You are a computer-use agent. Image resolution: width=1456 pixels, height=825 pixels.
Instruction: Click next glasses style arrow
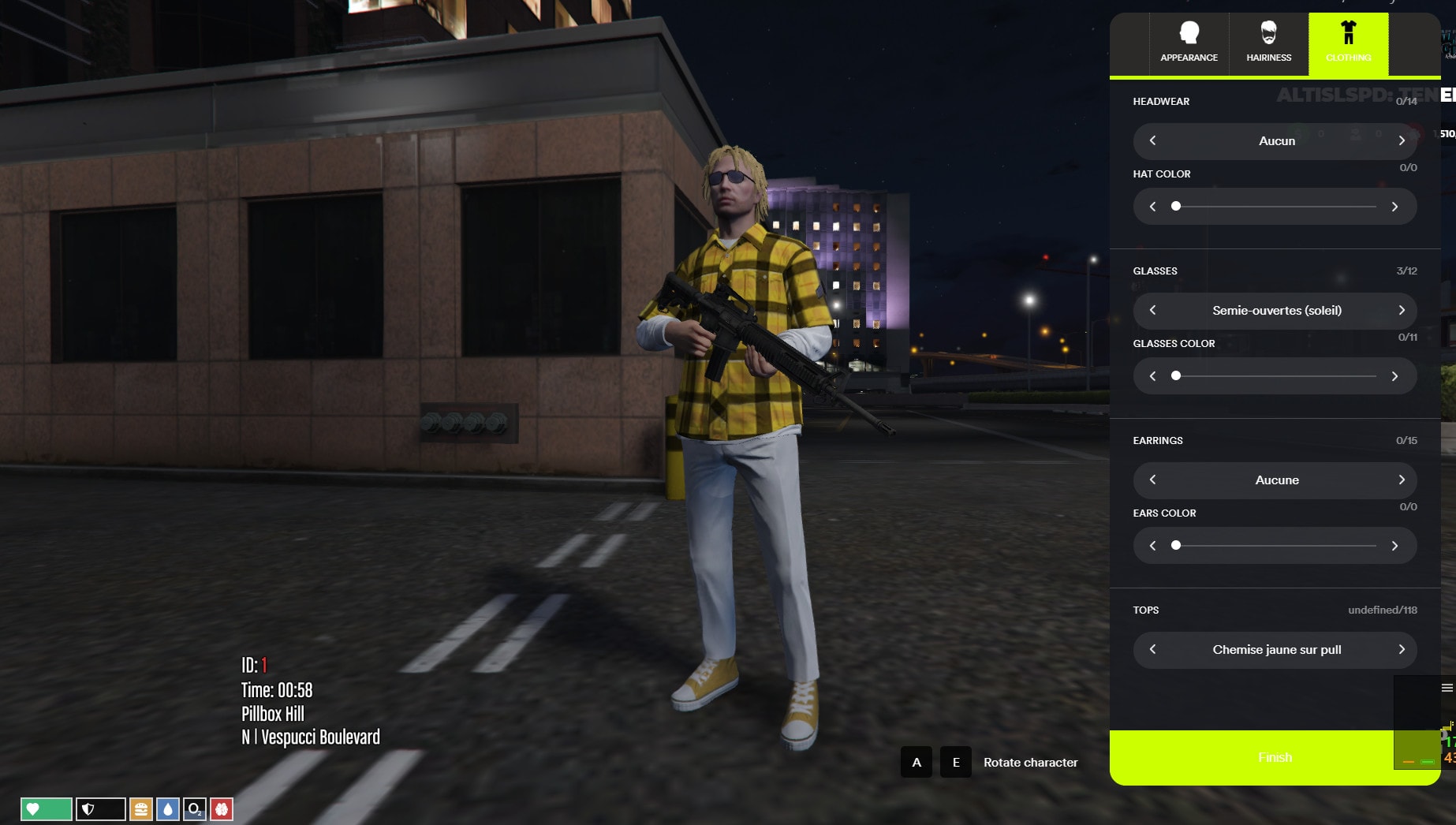click(1402, 310)
